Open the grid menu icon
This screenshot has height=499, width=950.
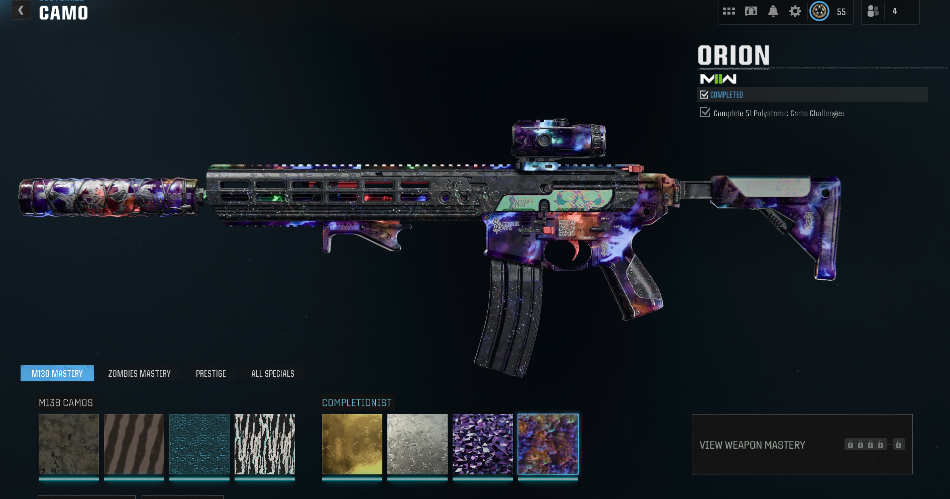coord(729,11)
